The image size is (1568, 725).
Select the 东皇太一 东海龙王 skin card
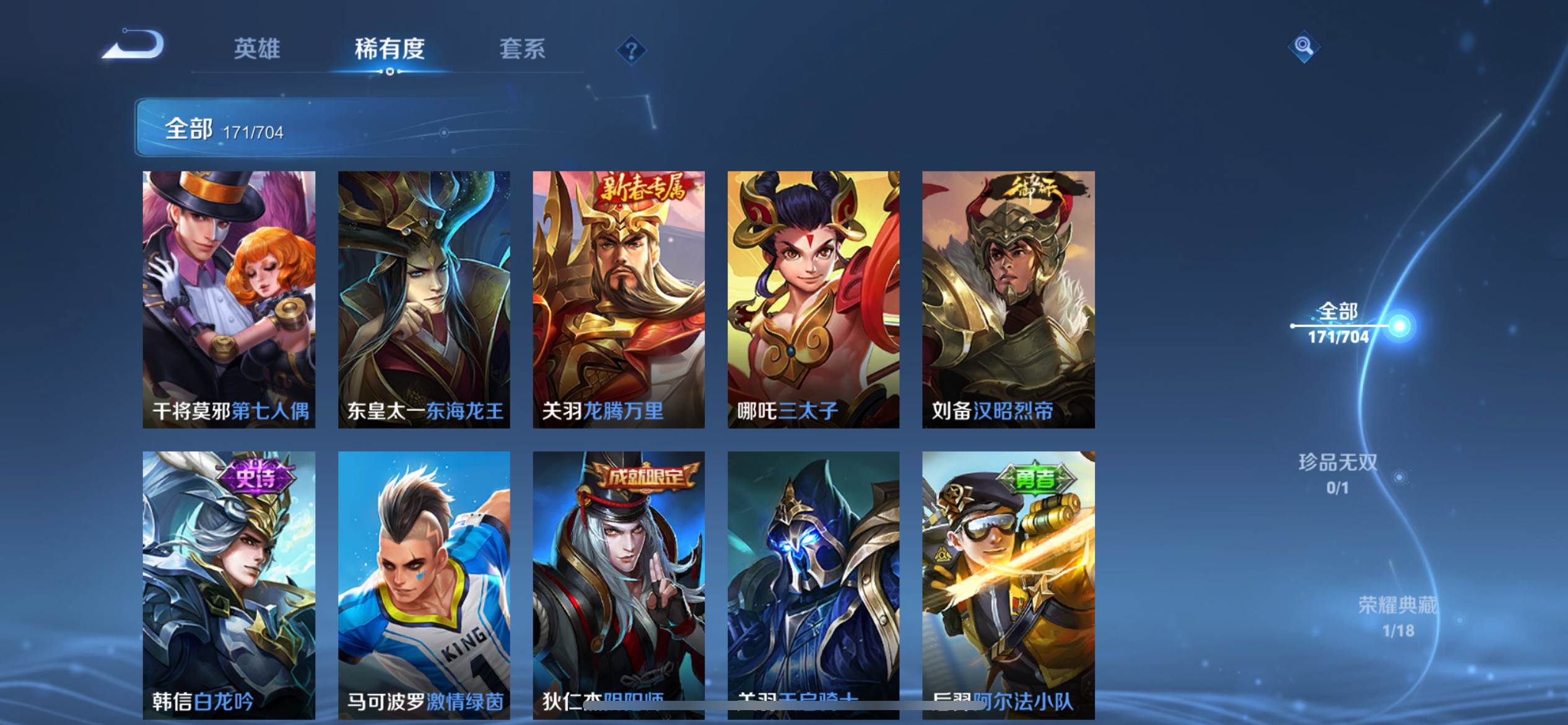(424, 299)
